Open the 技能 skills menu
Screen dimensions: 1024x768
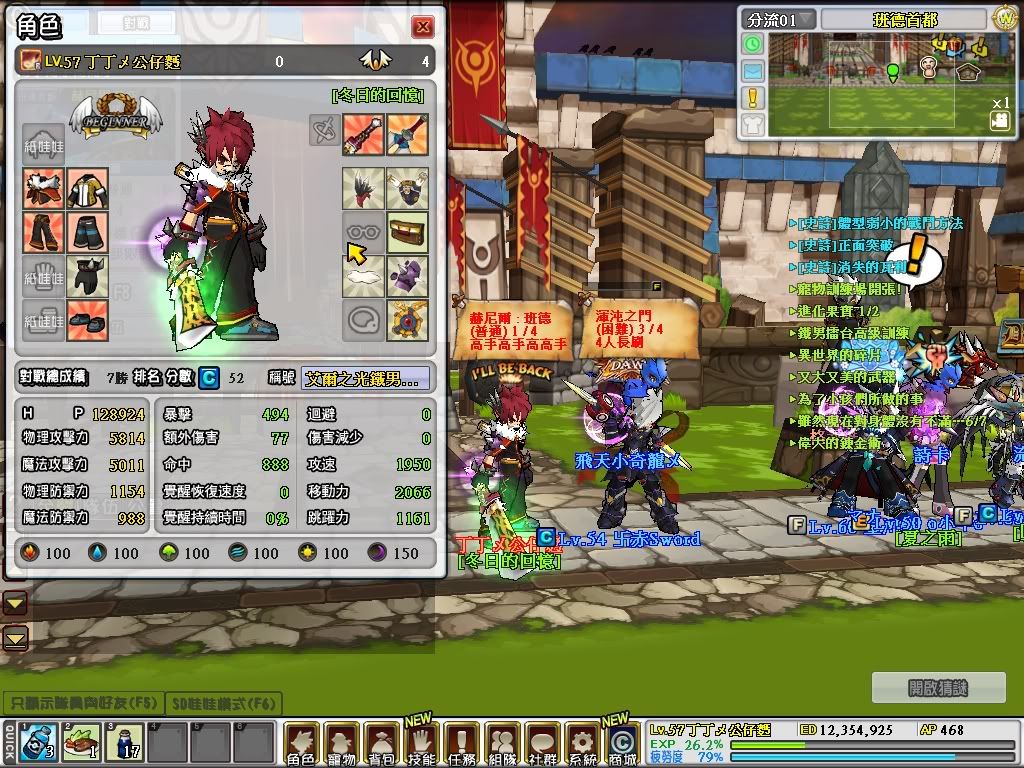(x=421, y=744)
